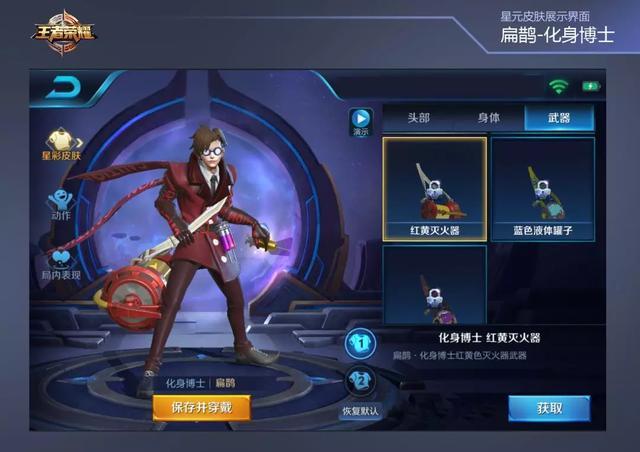Click the 保存并穿戴 save and equip button
The width and height of the screenshot is (640, 452).
tap(201, 408)
